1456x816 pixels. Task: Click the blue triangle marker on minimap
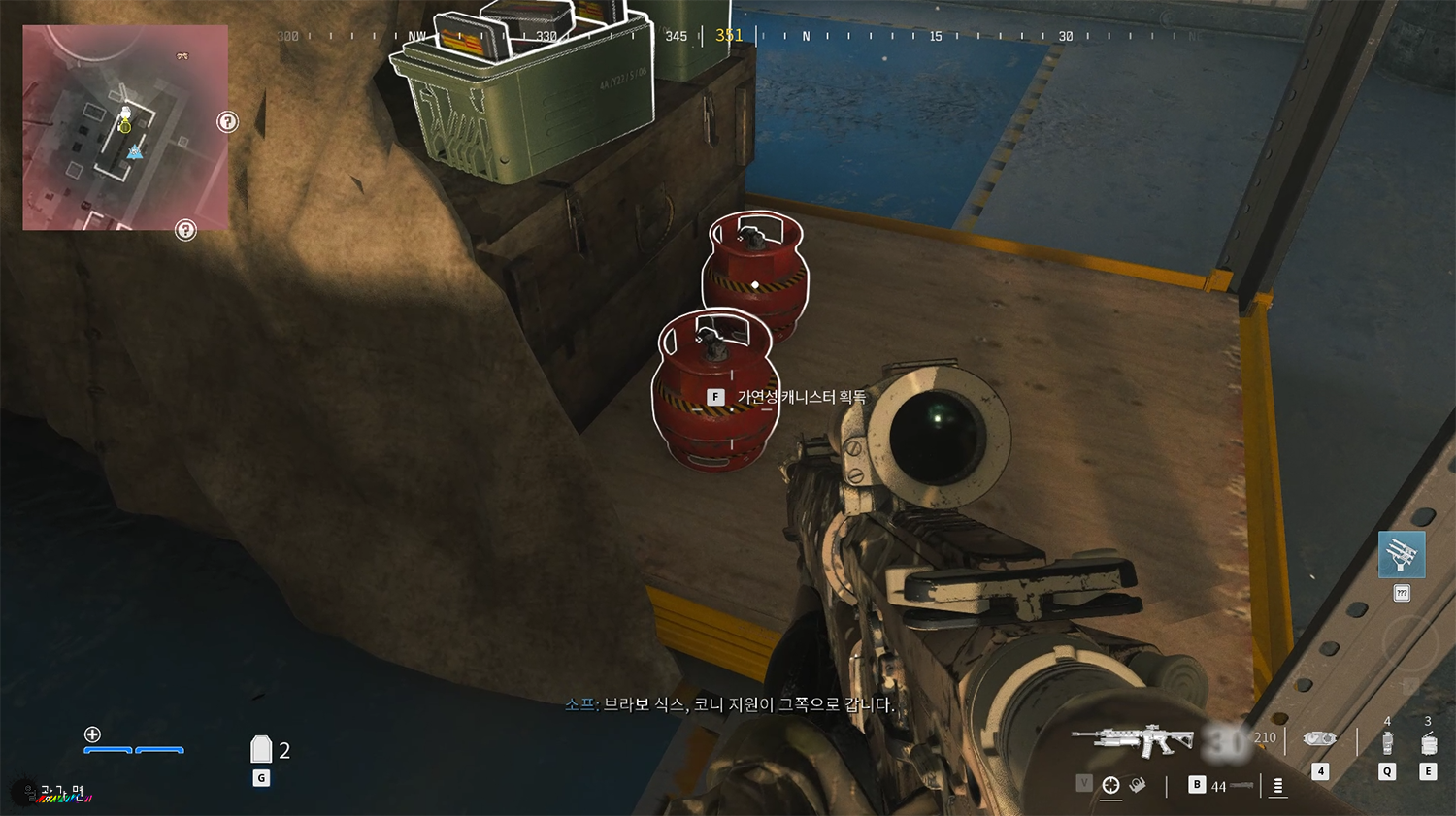tap(134, 152)
